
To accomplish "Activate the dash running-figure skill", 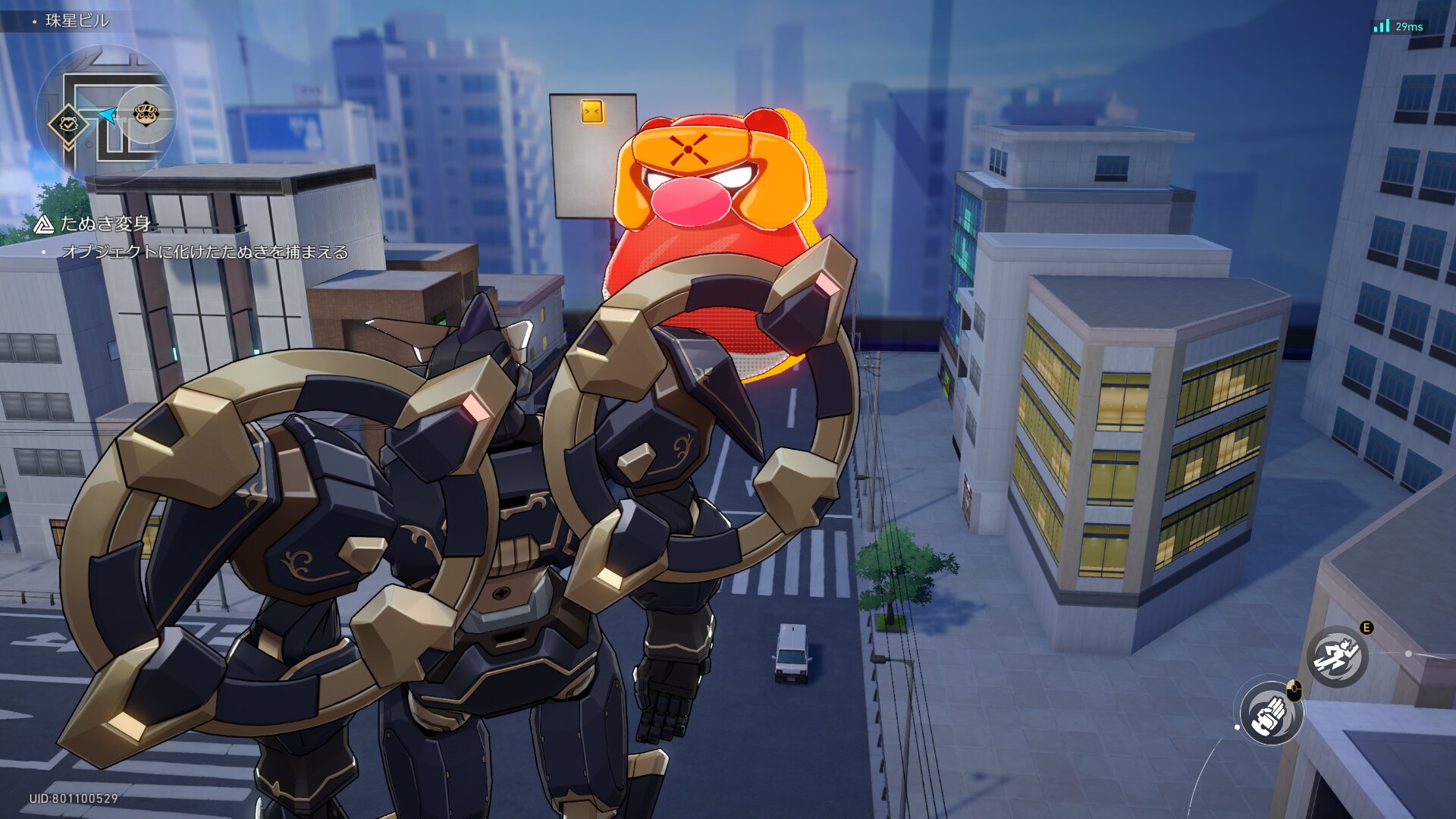I will pyautogui.click(x=1337, y=657).
